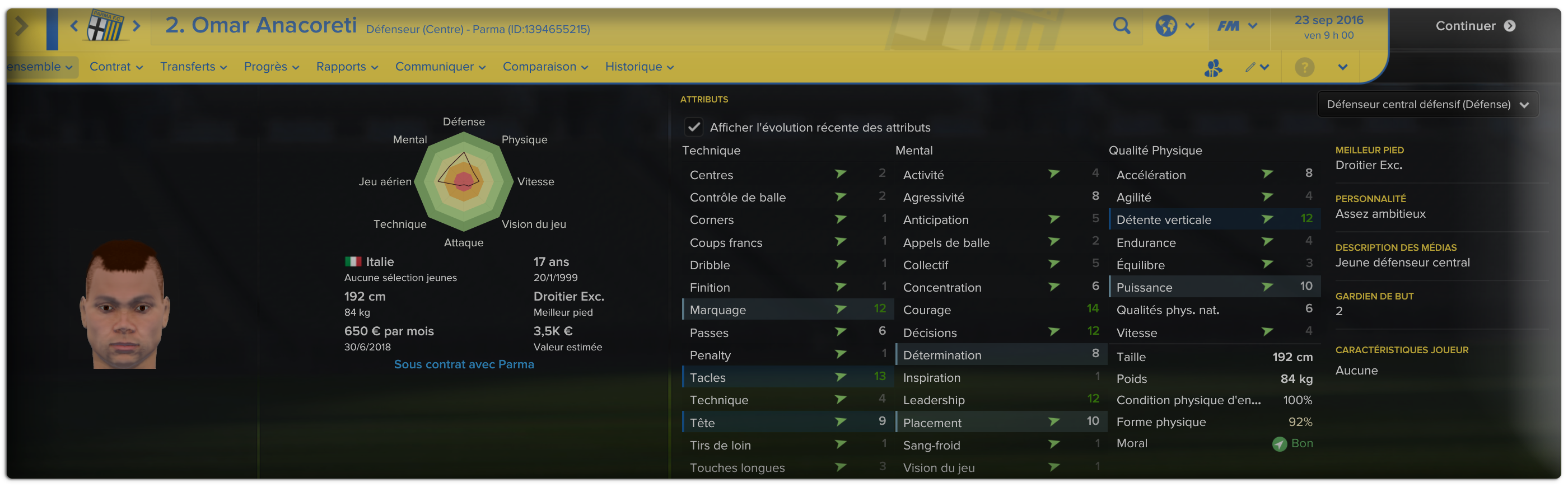Image resolution: width=1568 pixels, height=487 pixels.
Task: Open the pencil edit dropdown
Action: tap(1256, 68)
